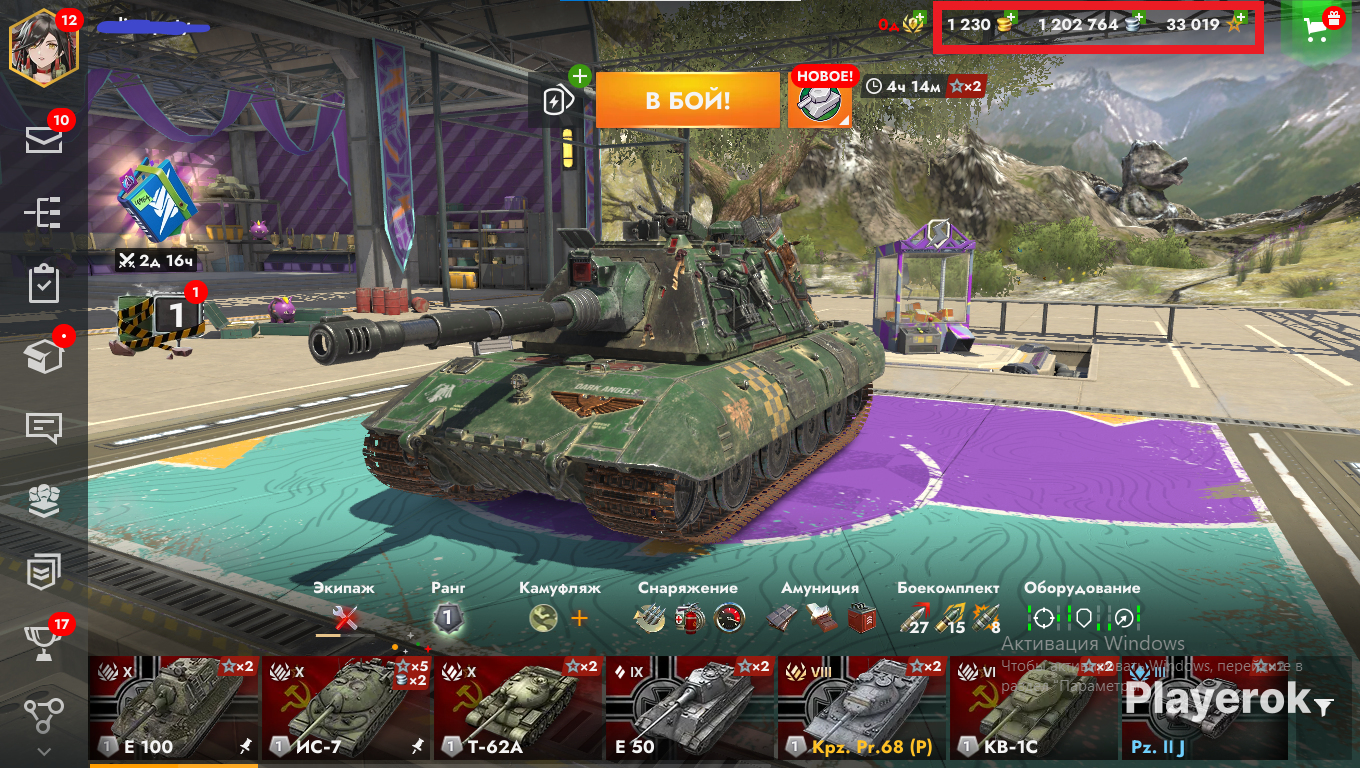This screenshot has height=768, width=1360.
Task: Open the Оборудование equipment slots
Action: coord(1083,618)
